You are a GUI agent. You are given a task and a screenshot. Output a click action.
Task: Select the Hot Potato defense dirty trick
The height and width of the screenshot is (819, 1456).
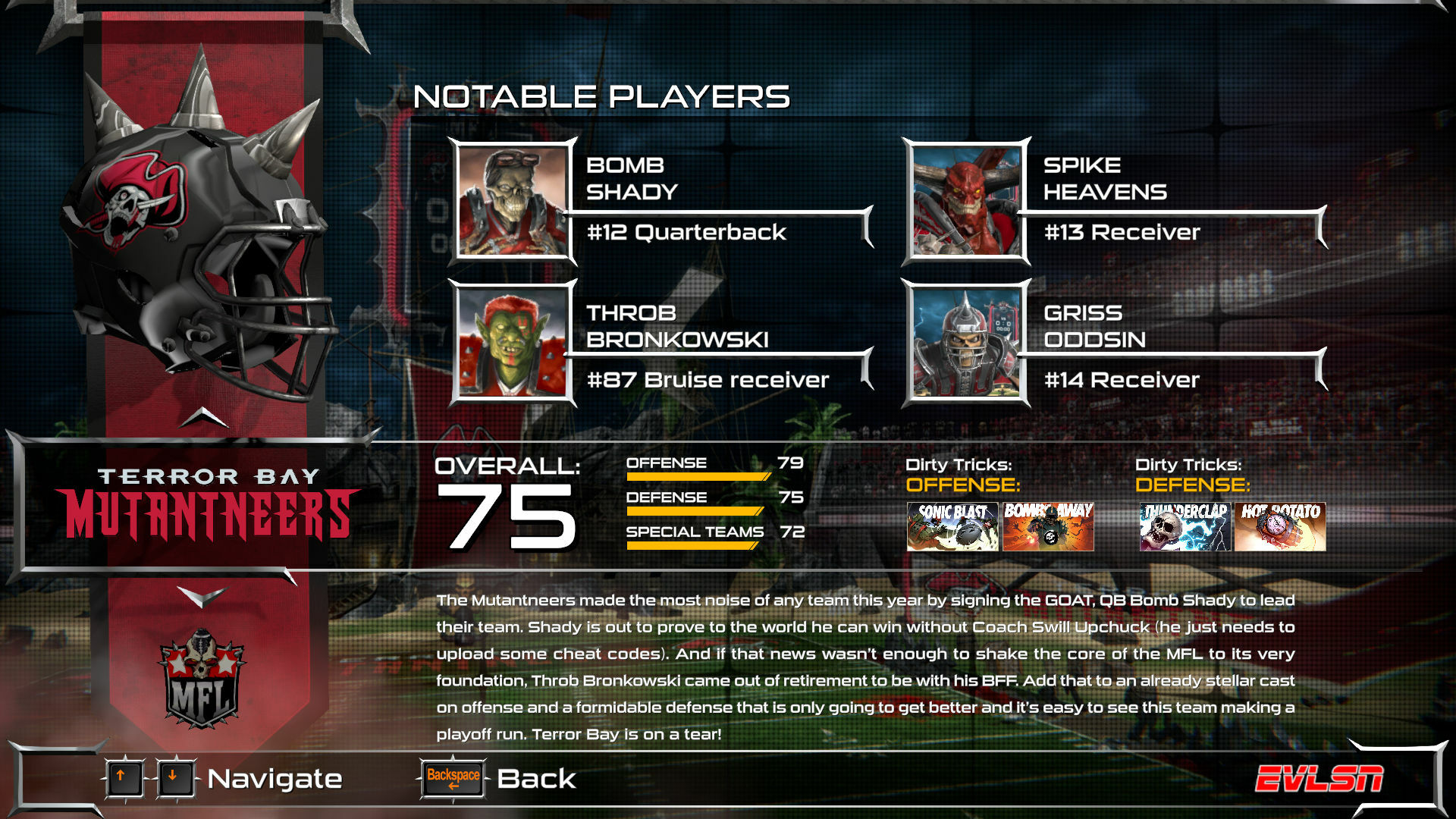point(1279,526)
